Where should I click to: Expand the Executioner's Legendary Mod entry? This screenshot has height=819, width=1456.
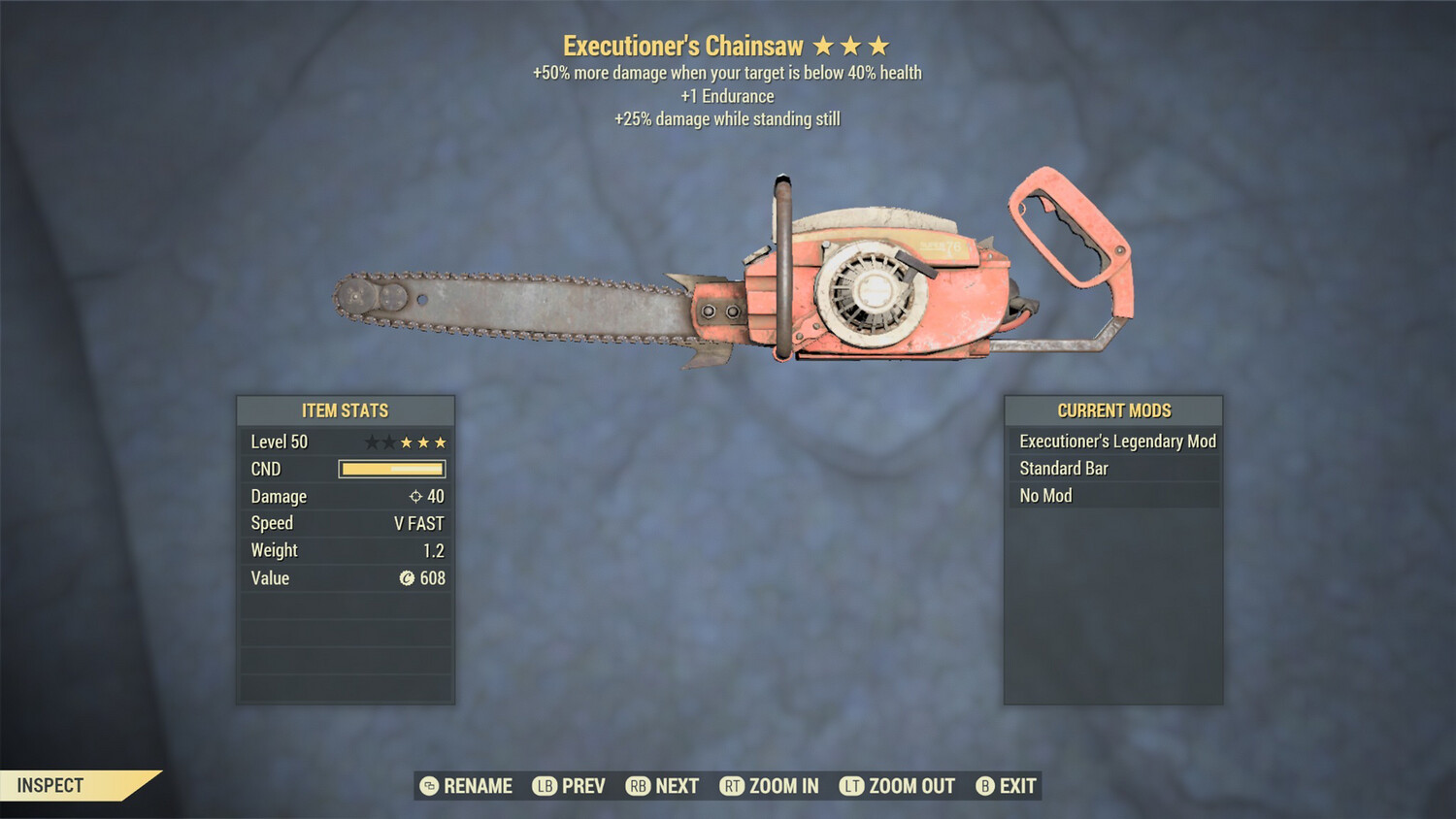tap(1114, 441)
